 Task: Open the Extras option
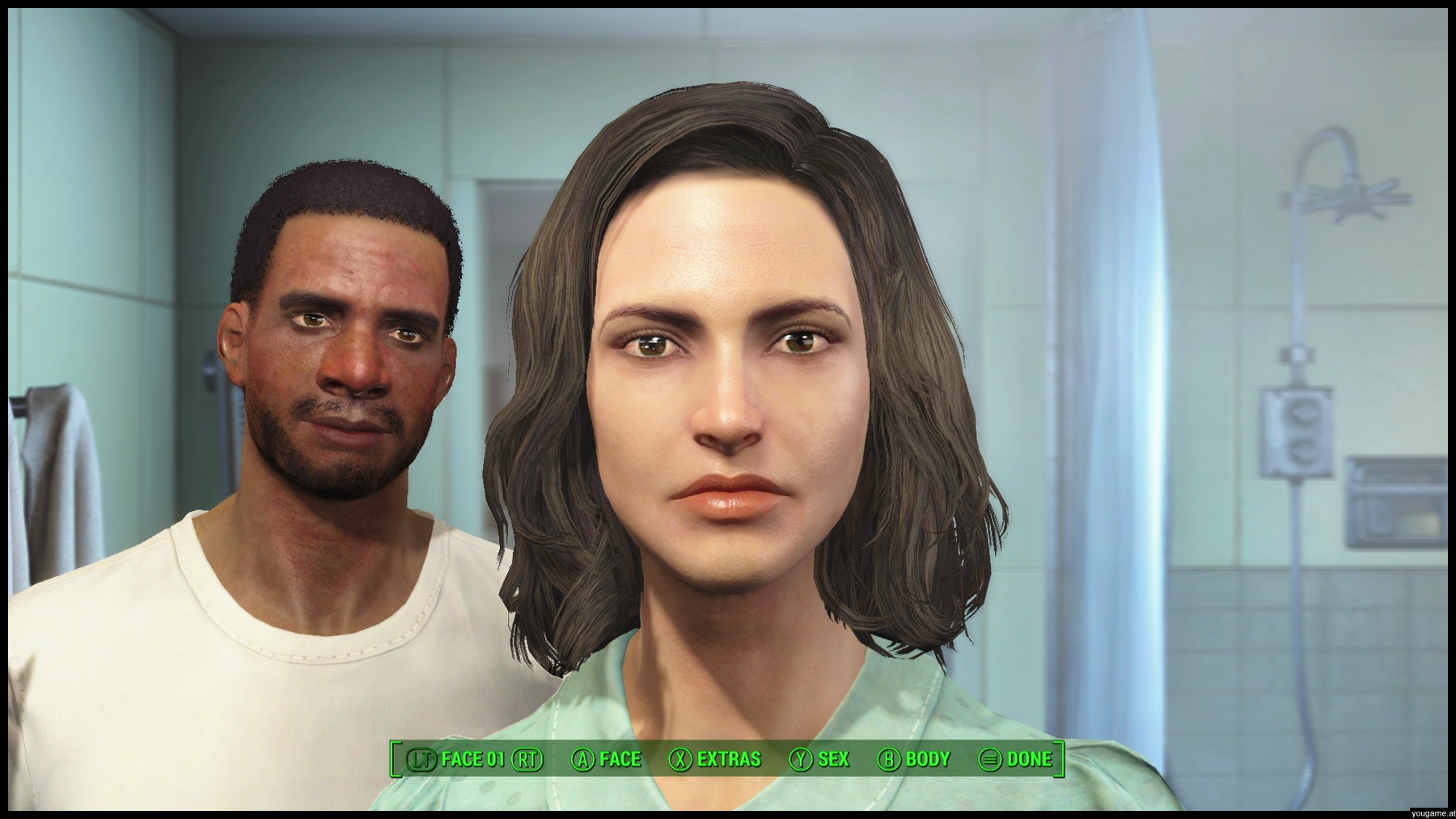pyautogui.click(x=715, y=759)
